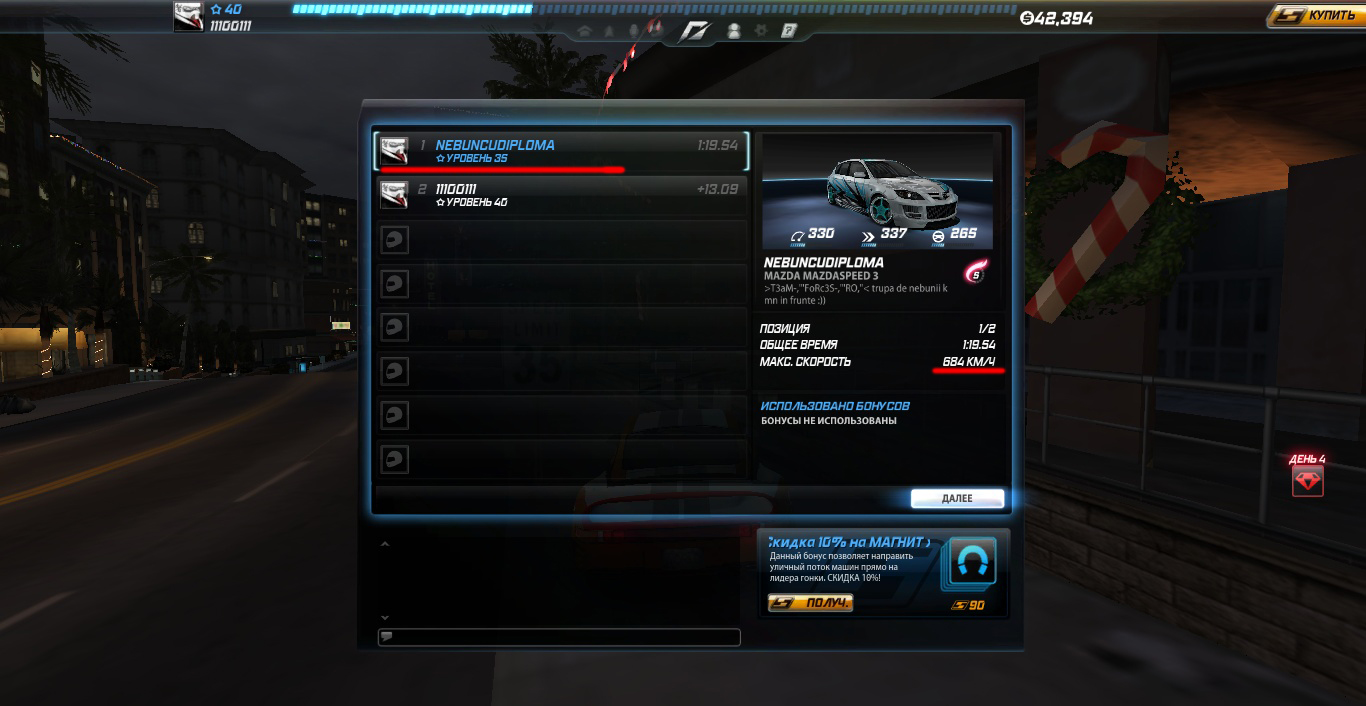Click the Magnet powerup card icon
The height and width of the screenshot is (706, 1366).
point(968,565)
